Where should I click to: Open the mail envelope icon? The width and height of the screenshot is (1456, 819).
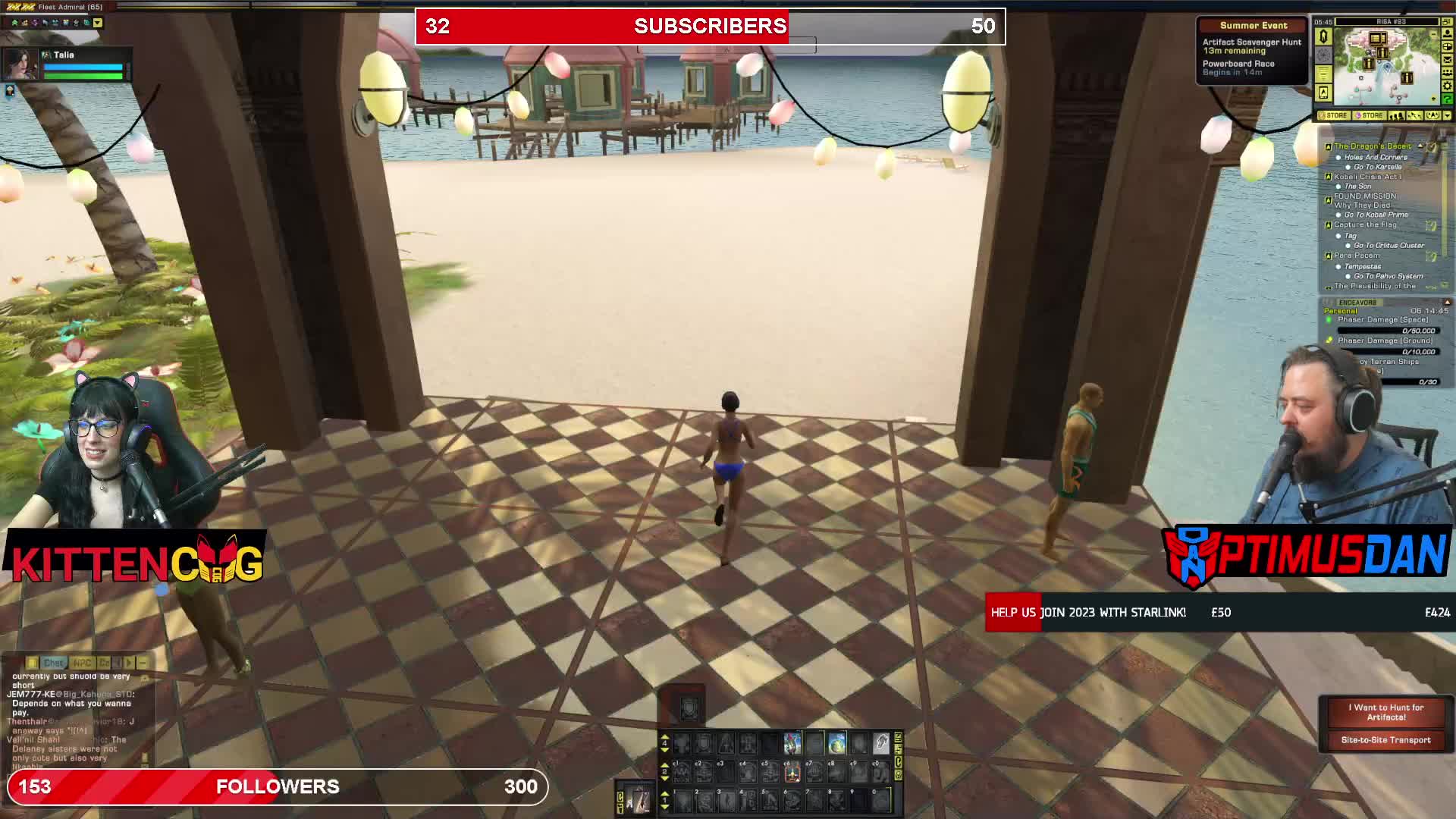click(1448, 60)
